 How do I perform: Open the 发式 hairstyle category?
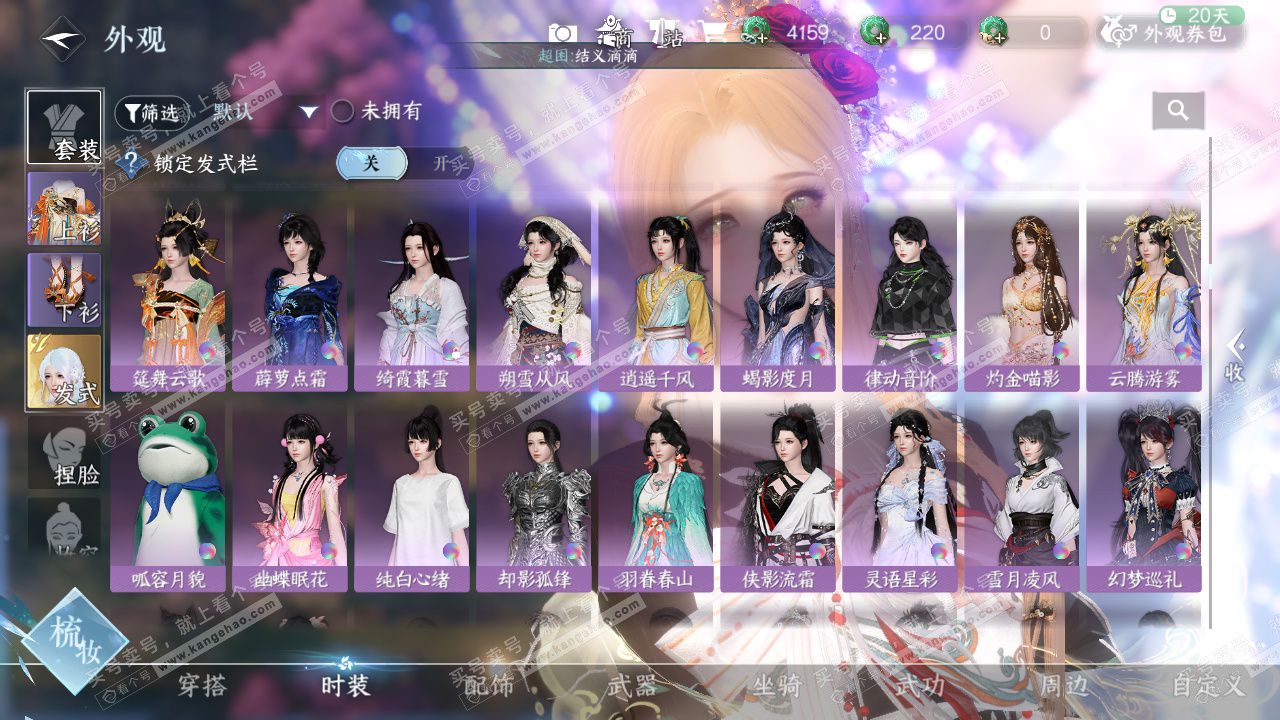click(x=65, y=372)
